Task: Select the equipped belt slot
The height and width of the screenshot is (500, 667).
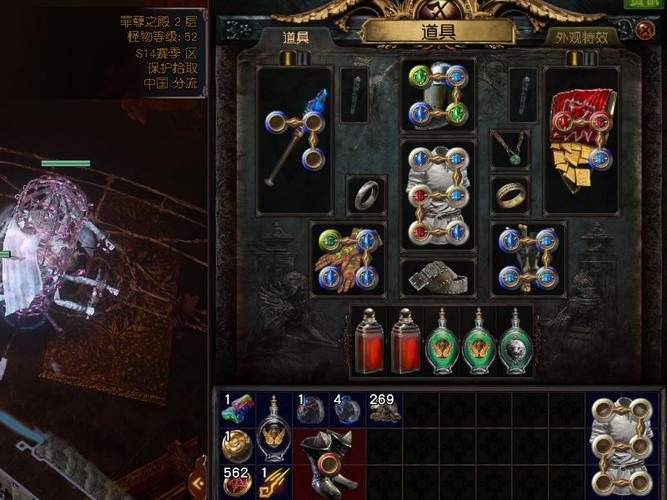Action: 438,277
